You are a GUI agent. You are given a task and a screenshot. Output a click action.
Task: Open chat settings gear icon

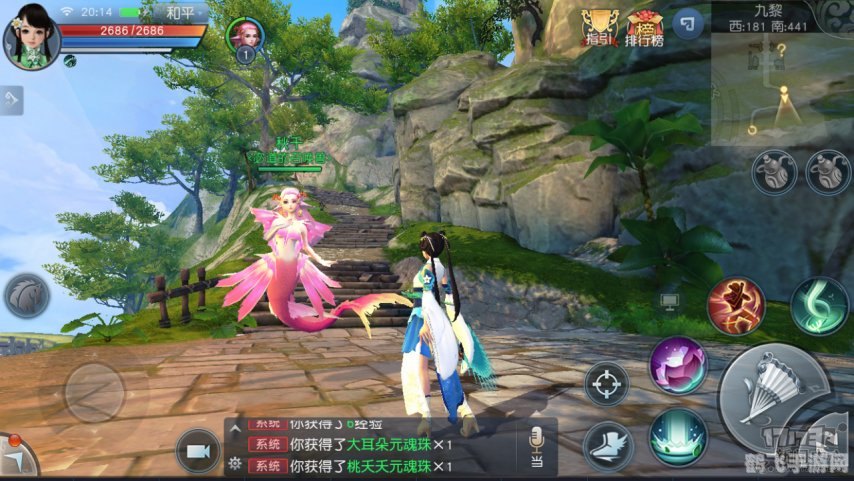(235, 463)
